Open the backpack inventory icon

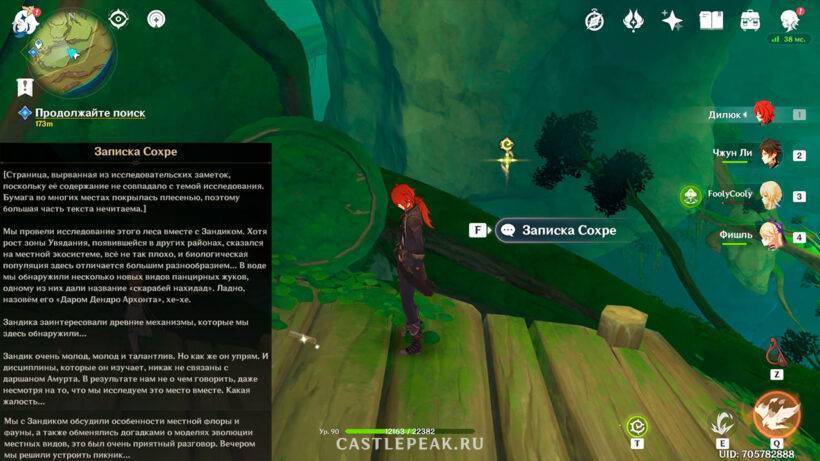click(750, 20)
